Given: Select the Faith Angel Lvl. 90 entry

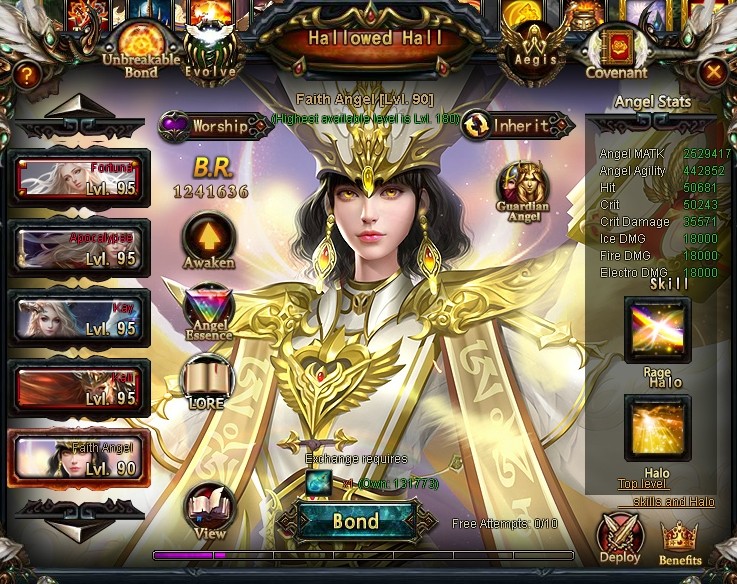Looking at the screenshot, I should point(79,458).
